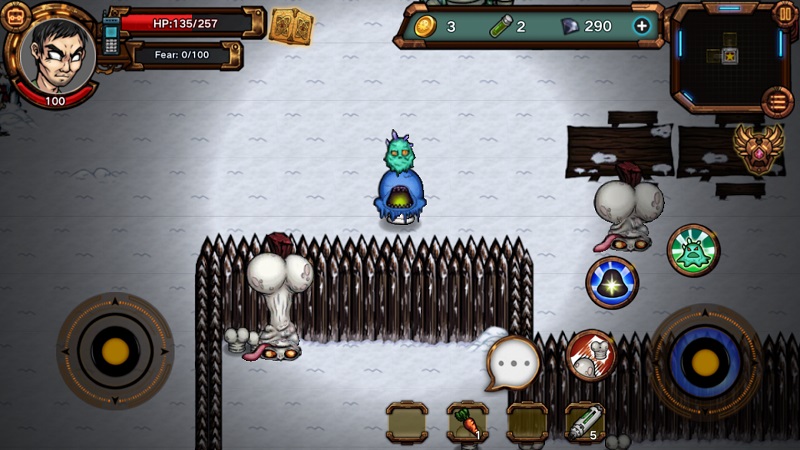Add more gems with plus button
800x450 pixels.
[642, 26]
